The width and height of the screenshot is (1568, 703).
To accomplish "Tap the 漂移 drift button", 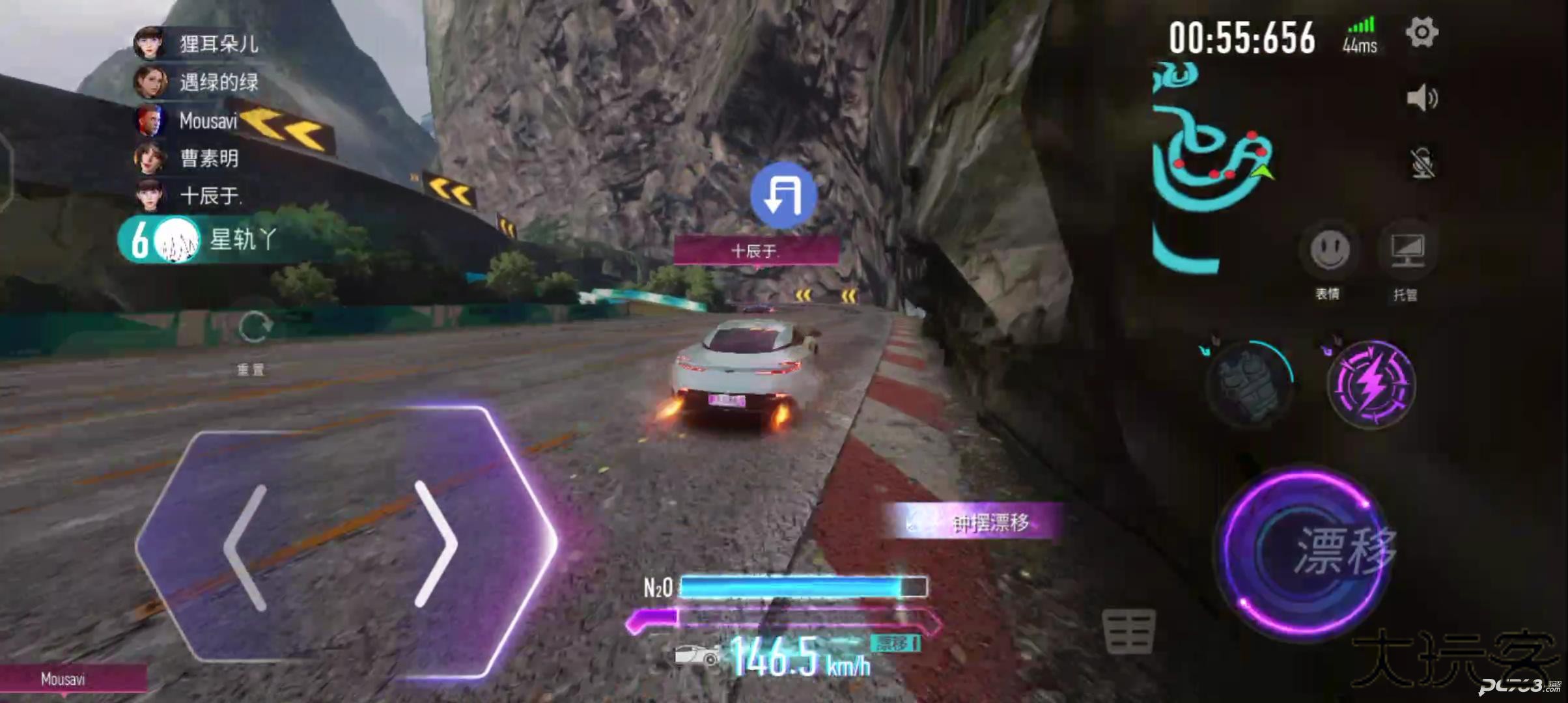I will click(x=1306, y=552).
